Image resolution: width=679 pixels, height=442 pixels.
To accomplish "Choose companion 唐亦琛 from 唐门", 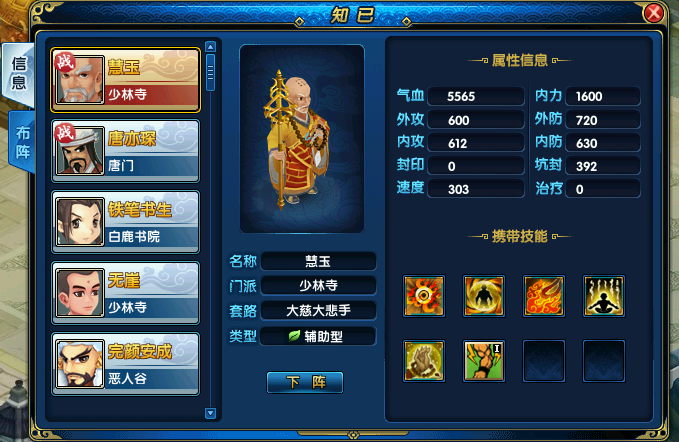I will click(125, 152).
